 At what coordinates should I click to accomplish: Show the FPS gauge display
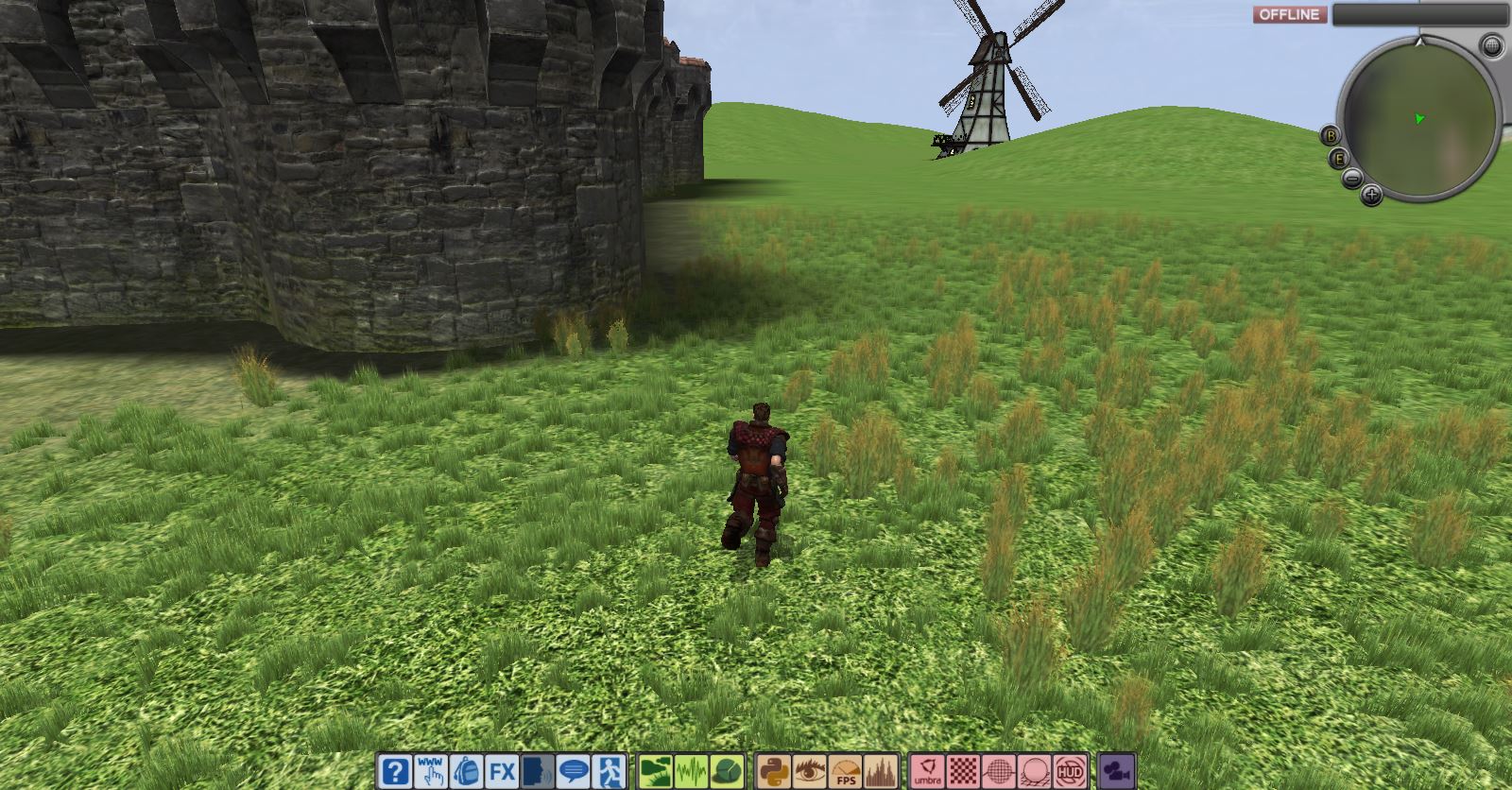844,771
